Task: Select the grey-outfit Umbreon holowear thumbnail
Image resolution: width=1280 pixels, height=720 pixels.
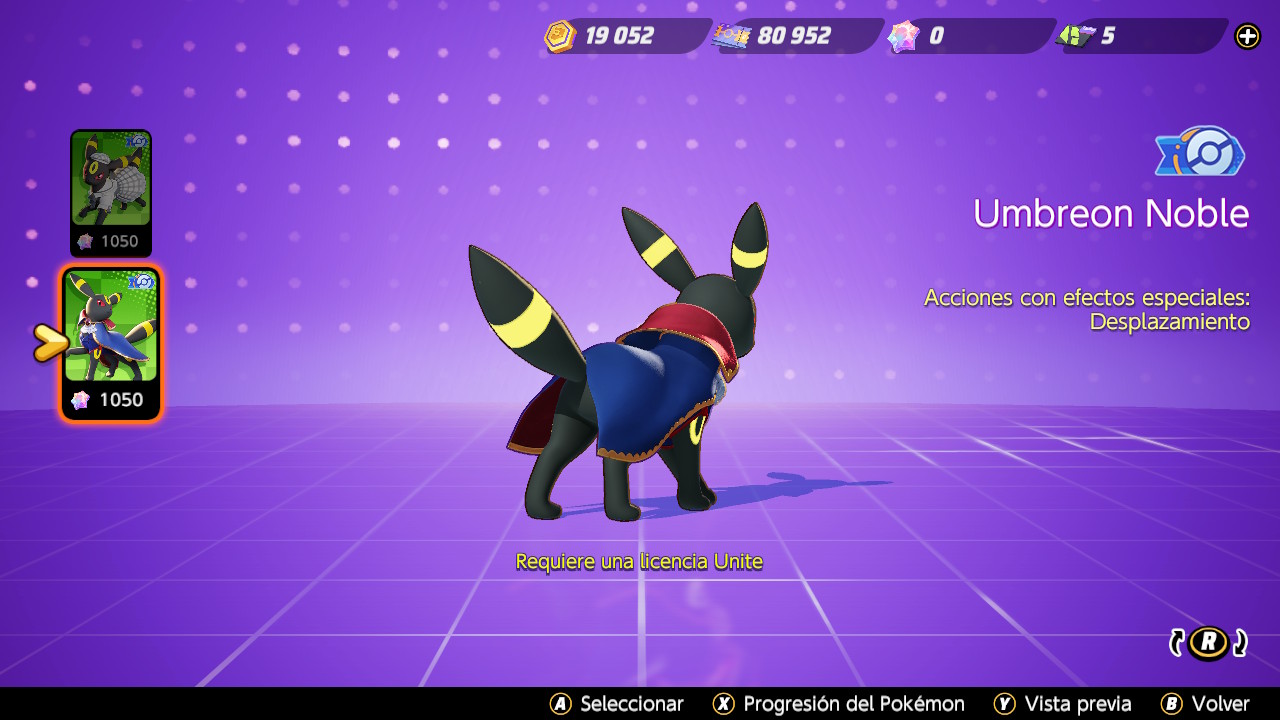Action: 110,191
